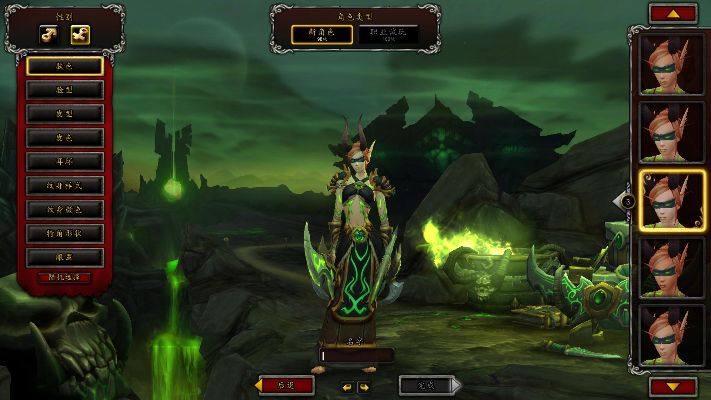Finish creation with the 完成 button

tap(427, 385)
